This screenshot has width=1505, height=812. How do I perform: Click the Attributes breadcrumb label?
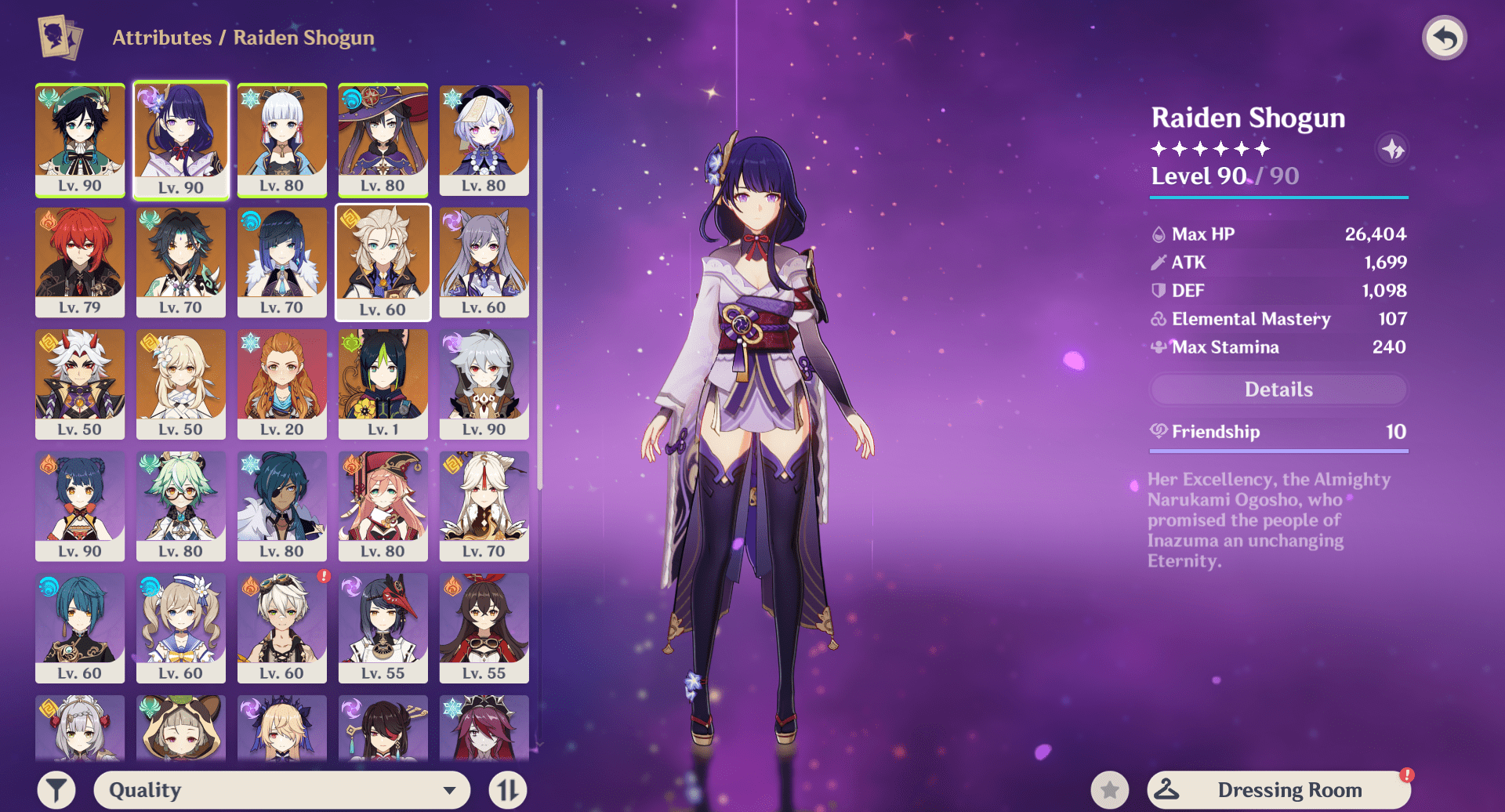pyautogui.click(x=161, y=37)
